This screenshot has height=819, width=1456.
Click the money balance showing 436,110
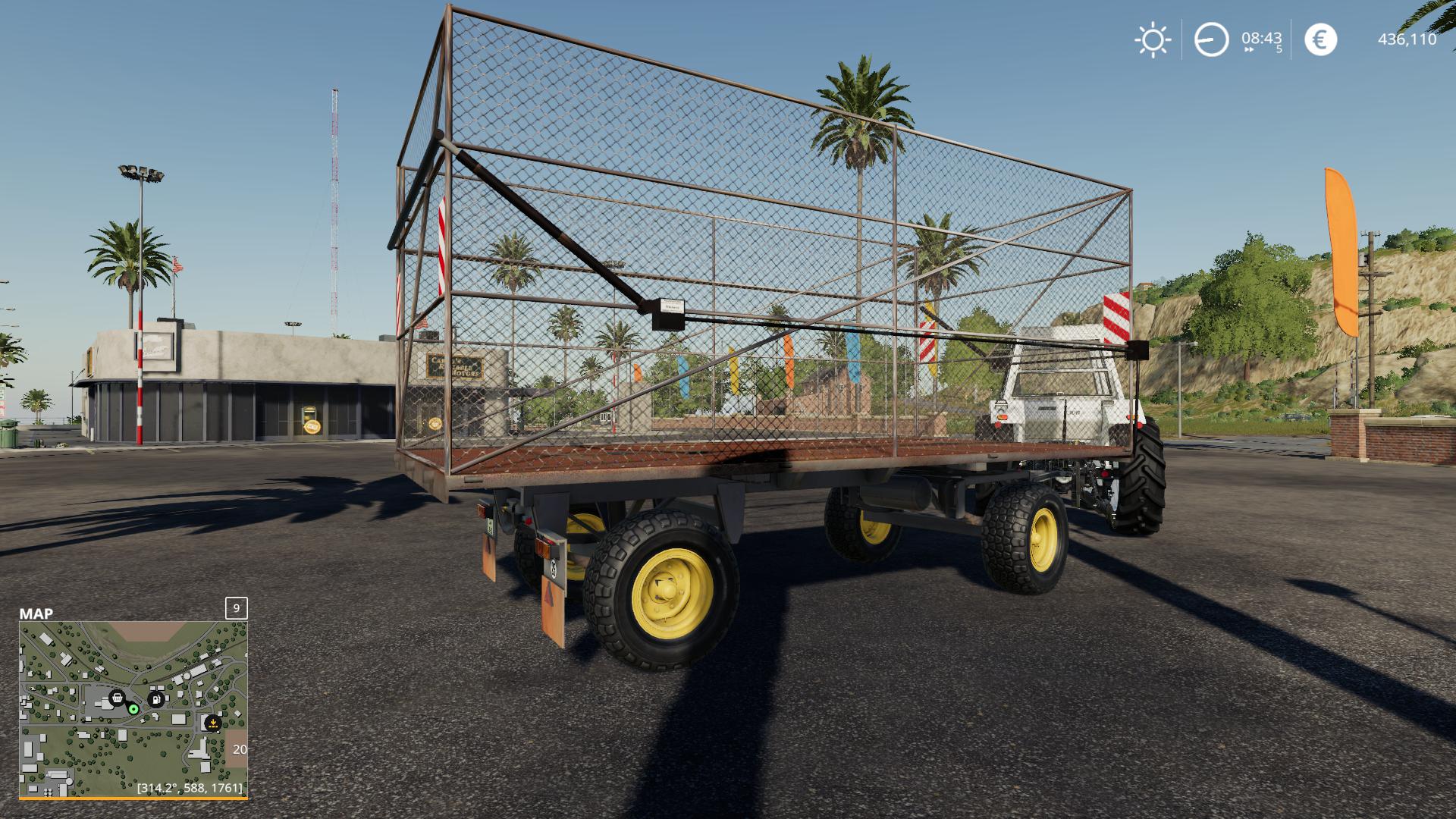coord(1408,39)
